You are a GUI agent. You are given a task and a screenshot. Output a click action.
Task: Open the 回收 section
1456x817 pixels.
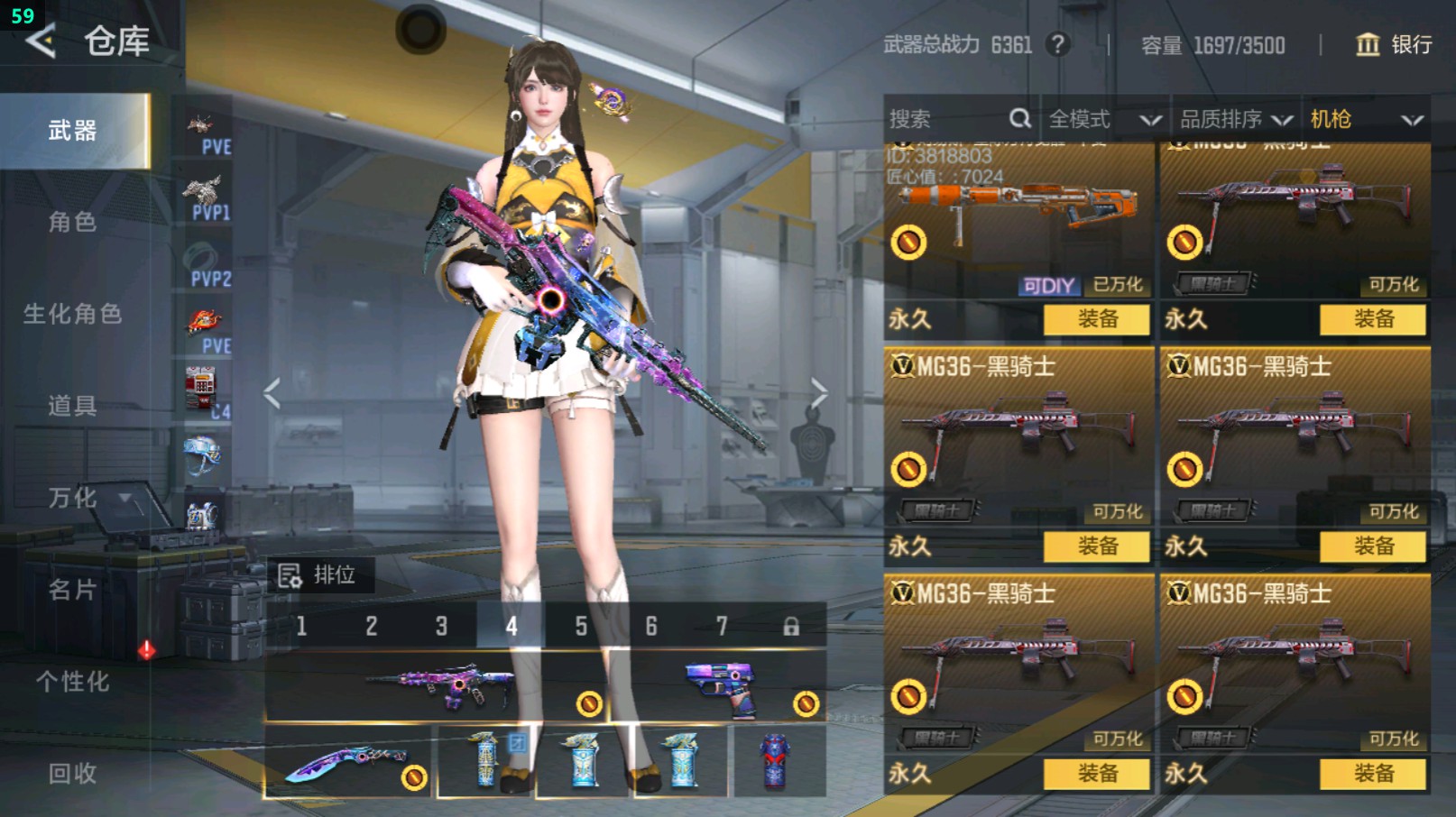(x=73, y=773)
